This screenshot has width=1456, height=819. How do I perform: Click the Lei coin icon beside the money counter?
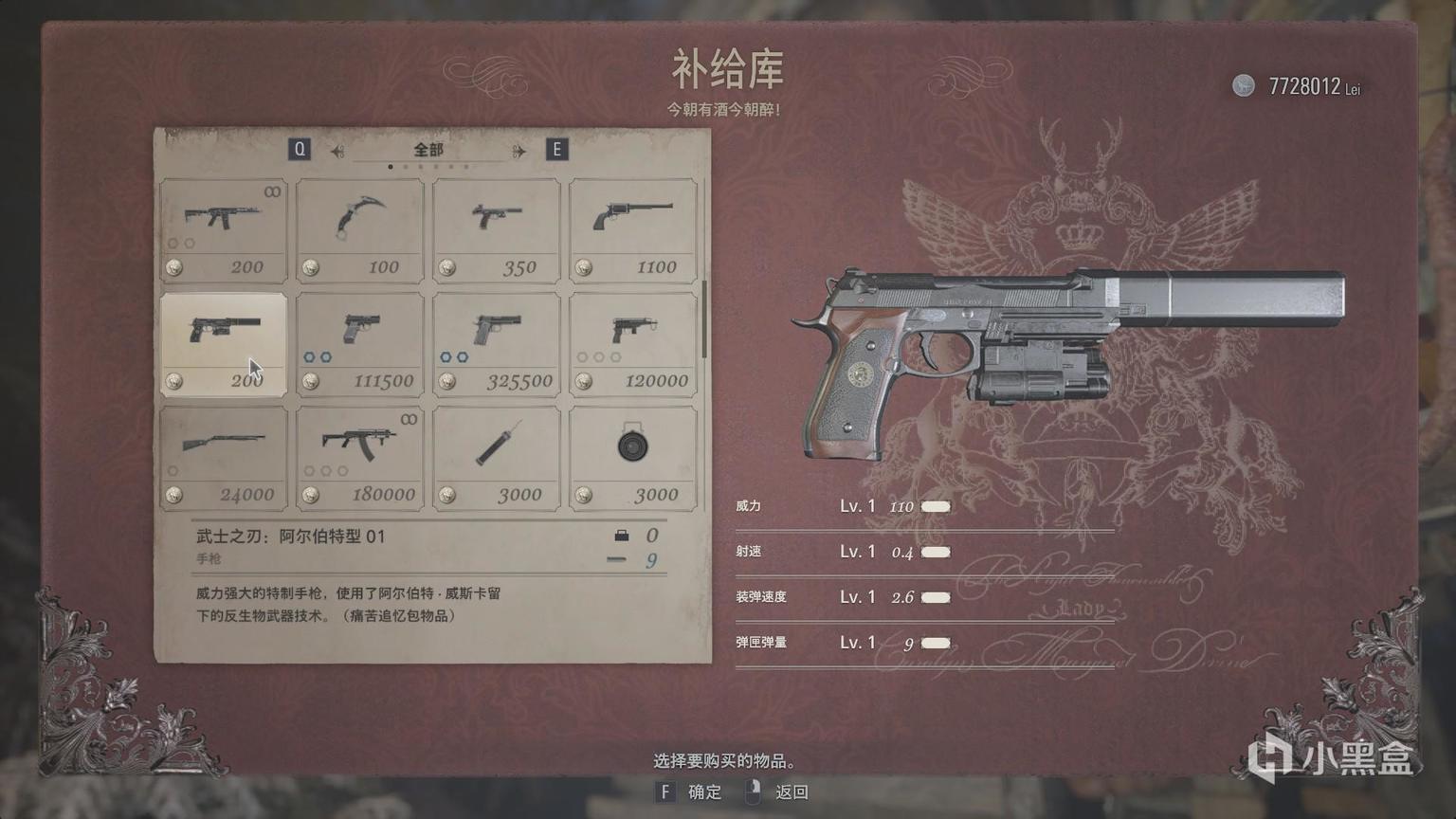point(1242,86)
